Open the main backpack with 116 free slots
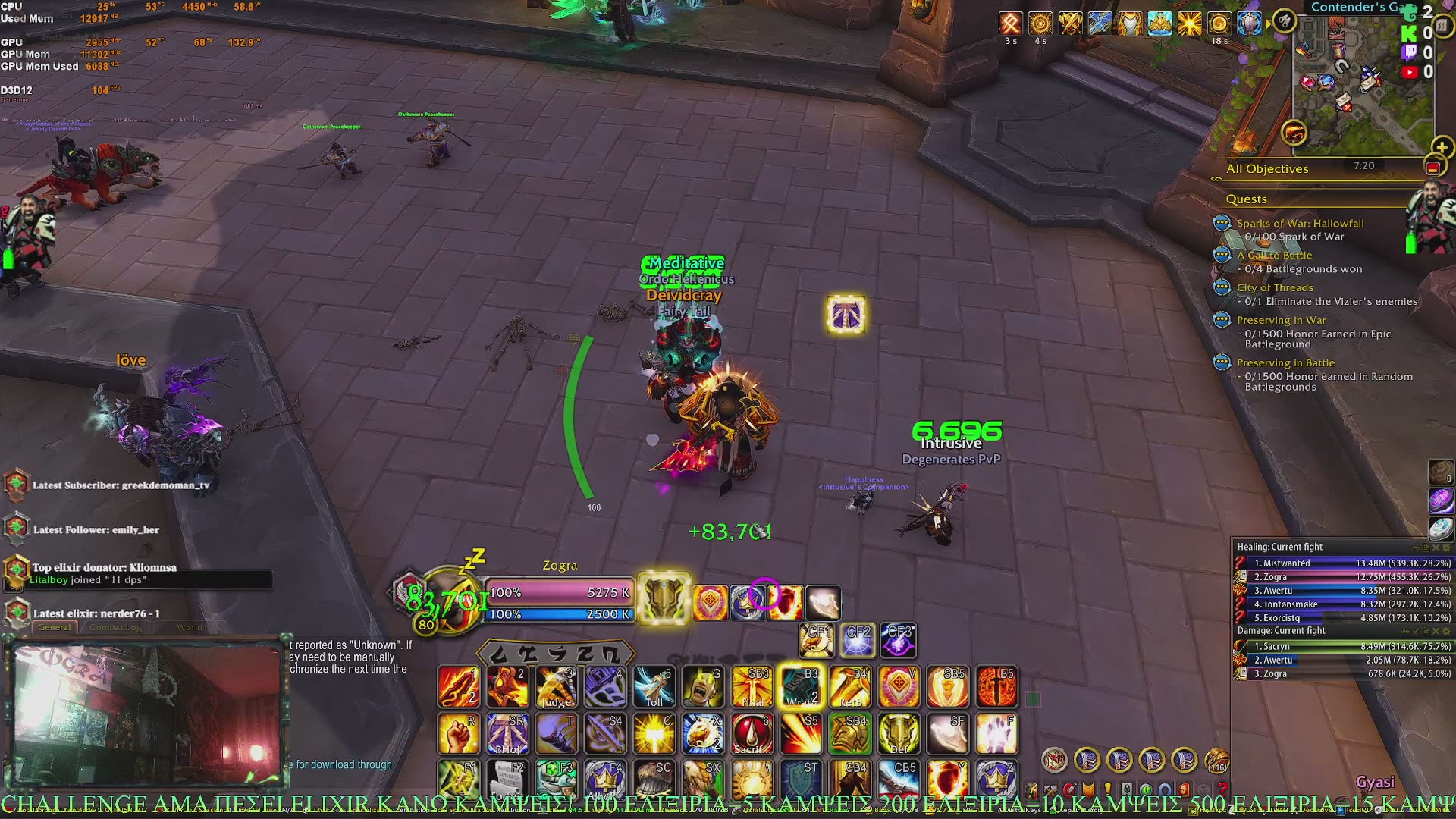The width and height of the screenshot is (1456, 819). point(1216,759)
